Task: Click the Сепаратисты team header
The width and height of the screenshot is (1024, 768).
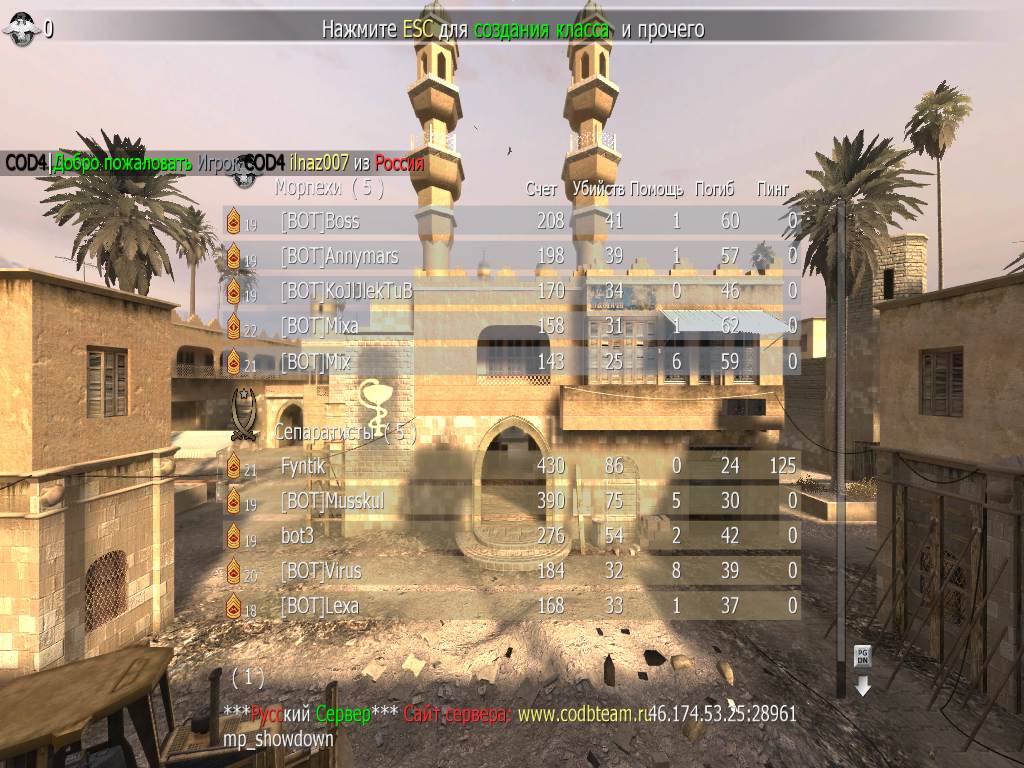Action: [x=344, y=434]
